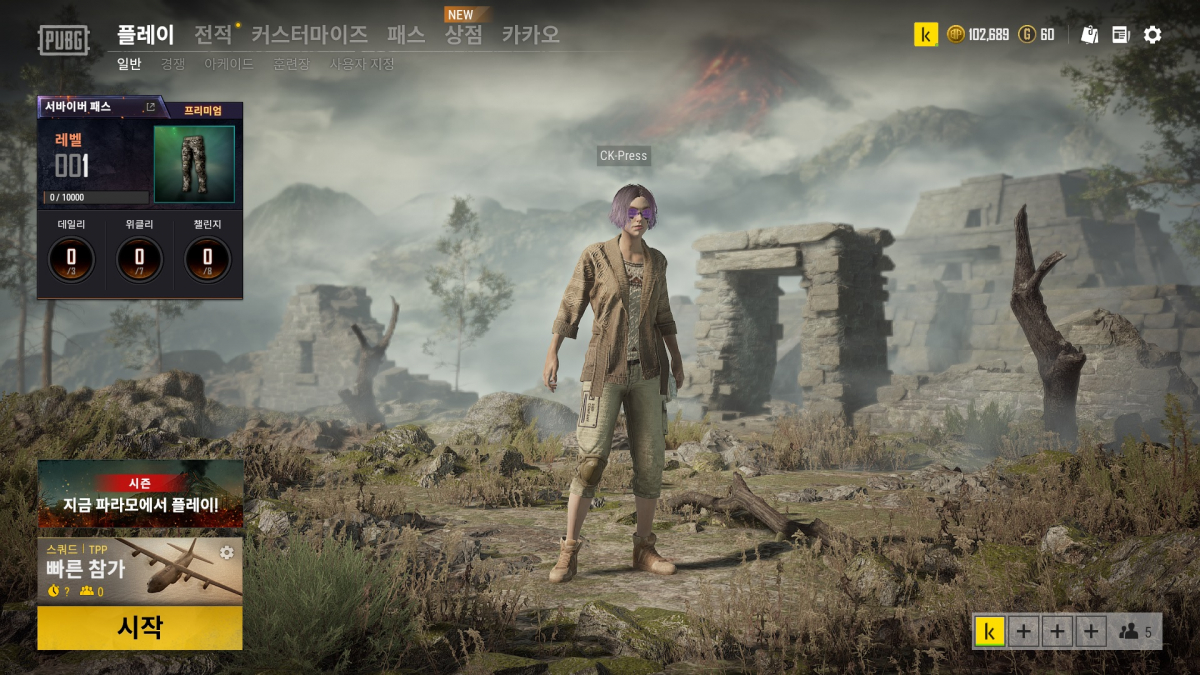Viewport: 1200px width, 675px height.
Task: Go to the 상점 store tab
Action: point(463,35)
